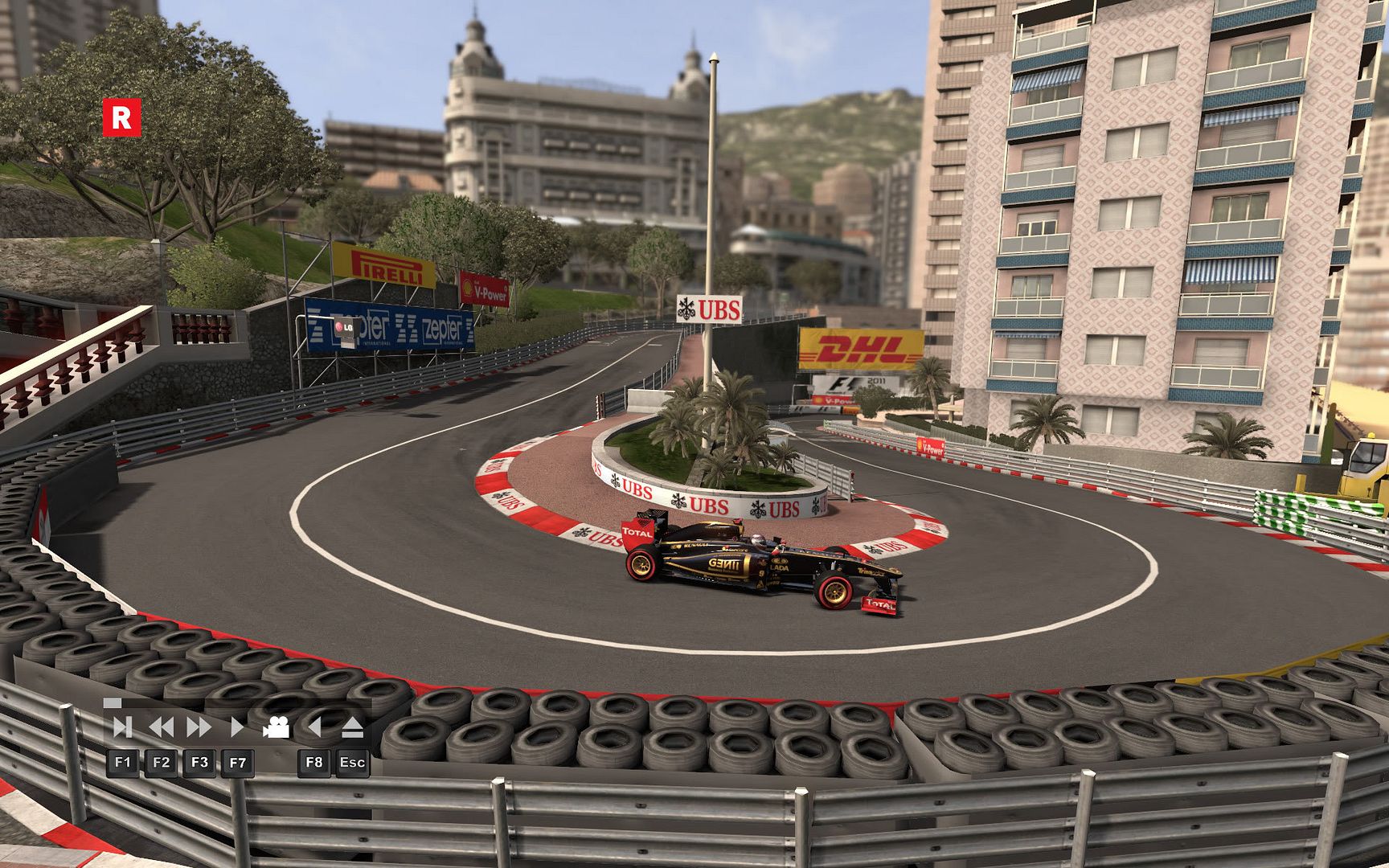
Task: Click the single left-arrow replay icon
Action: point(314,727)
